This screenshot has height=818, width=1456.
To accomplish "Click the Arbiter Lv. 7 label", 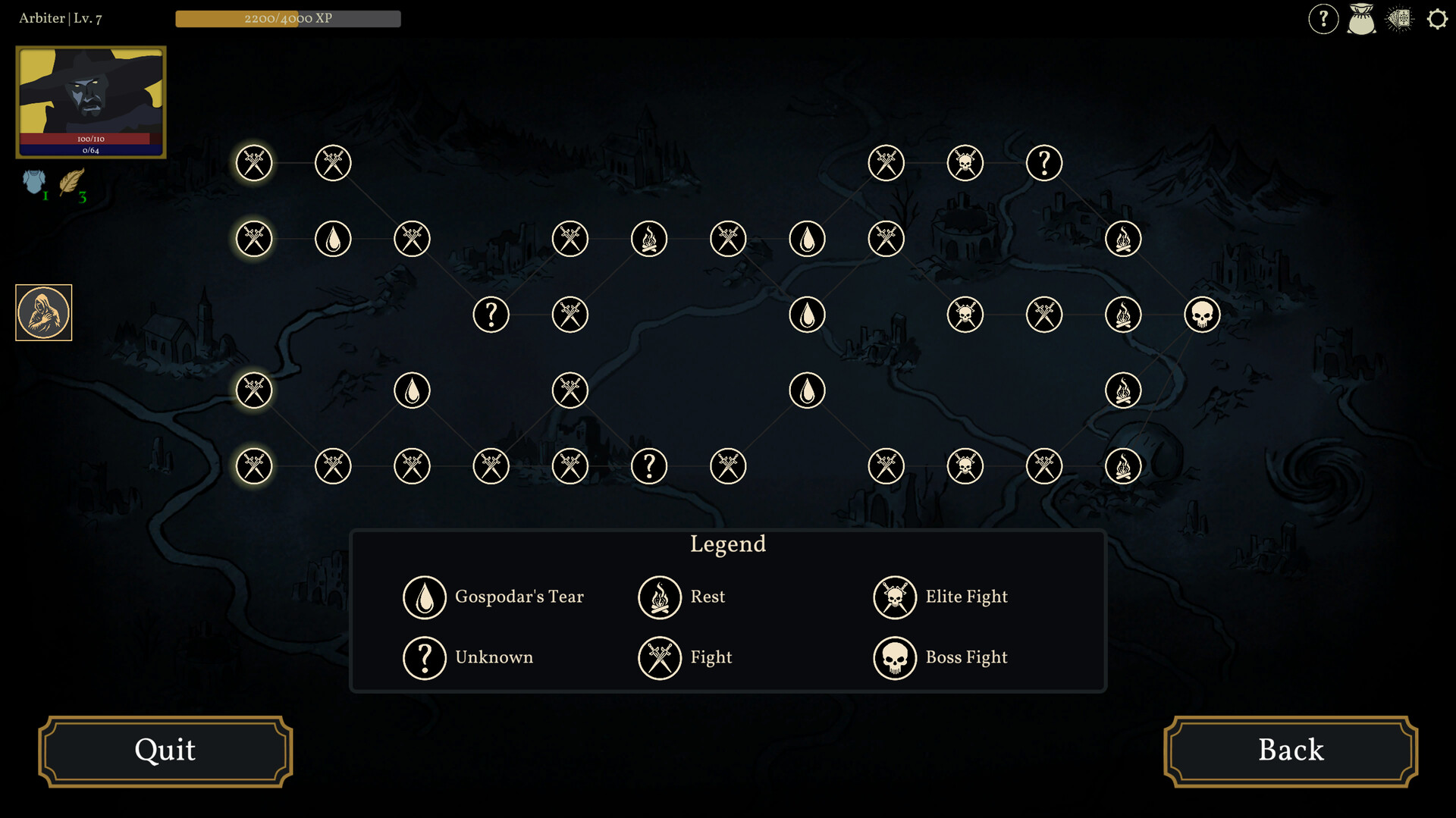I will (61, 18).
